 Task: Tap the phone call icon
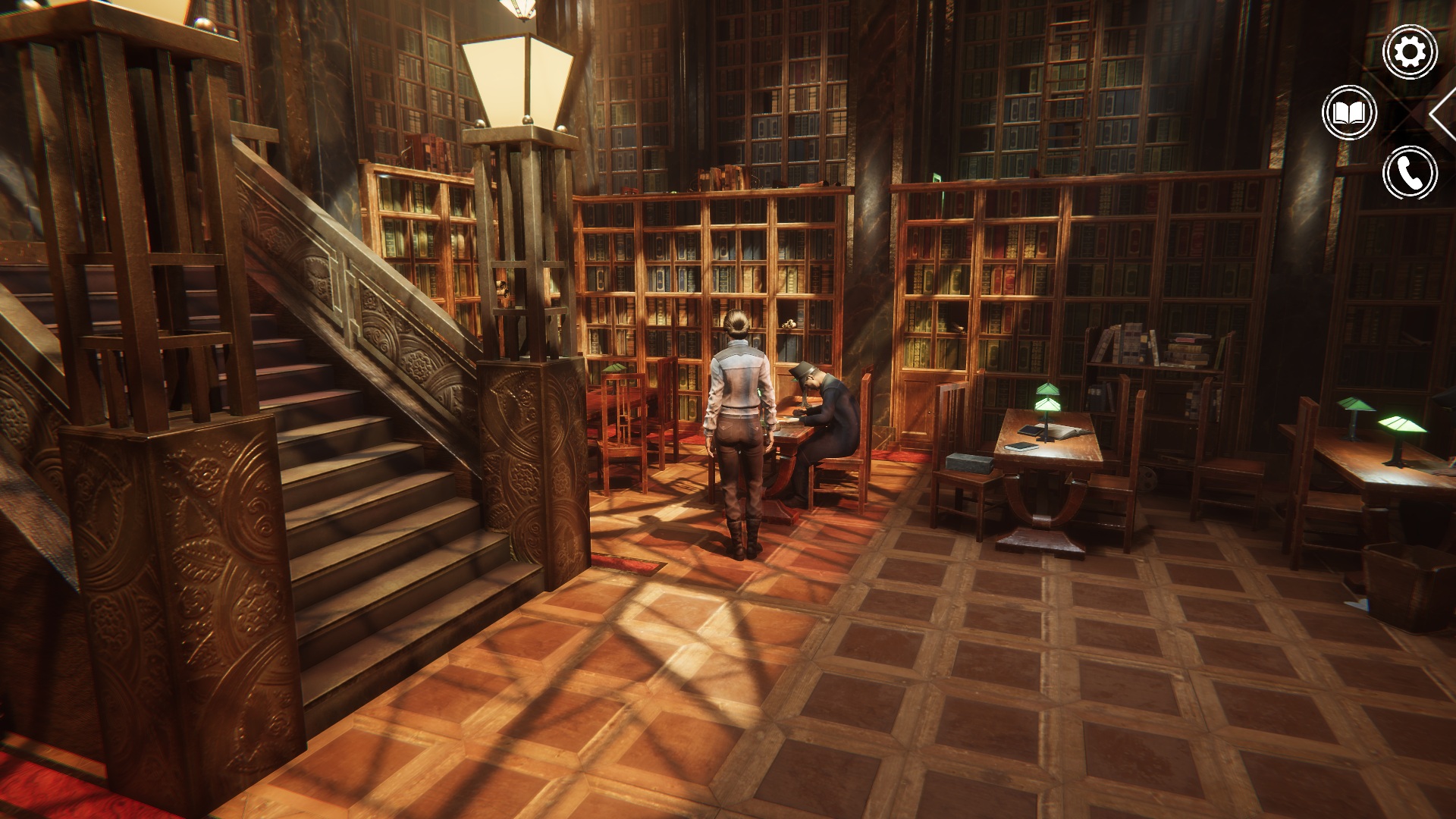tap(1410, 174)
